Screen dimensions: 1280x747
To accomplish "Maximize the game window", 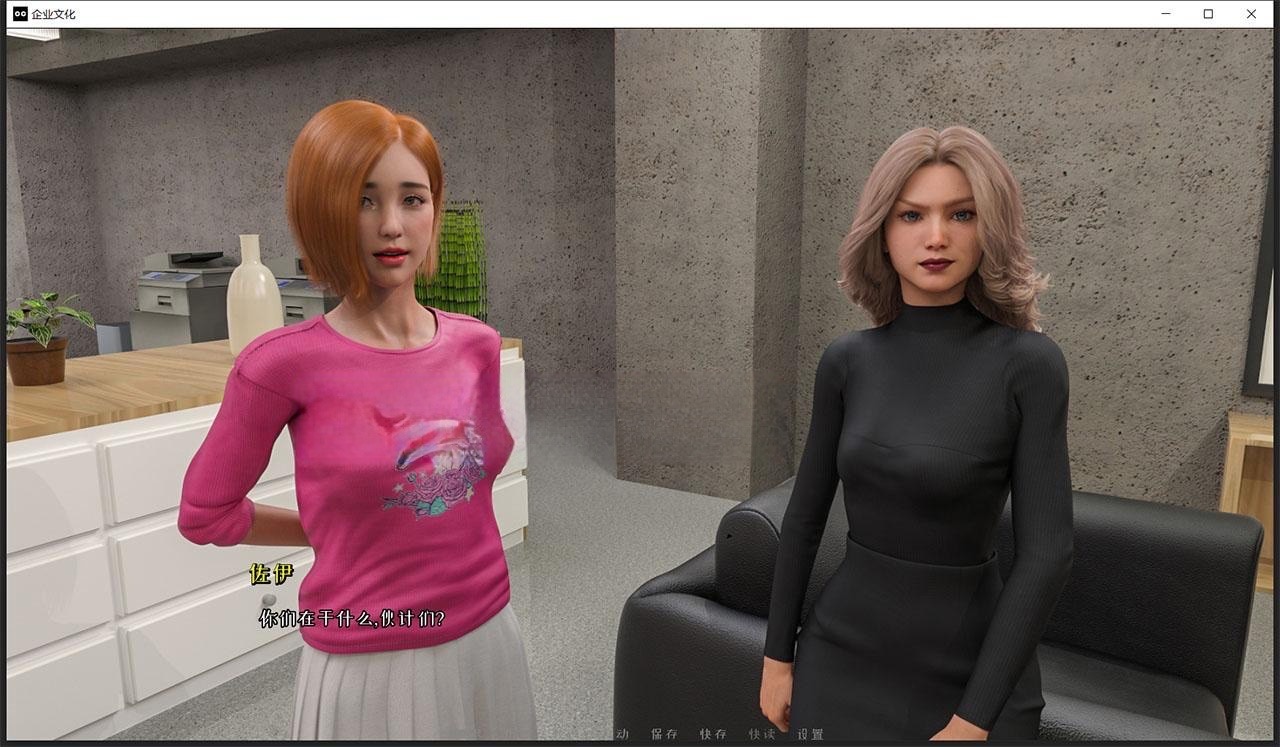I will tap(1208, 14).
